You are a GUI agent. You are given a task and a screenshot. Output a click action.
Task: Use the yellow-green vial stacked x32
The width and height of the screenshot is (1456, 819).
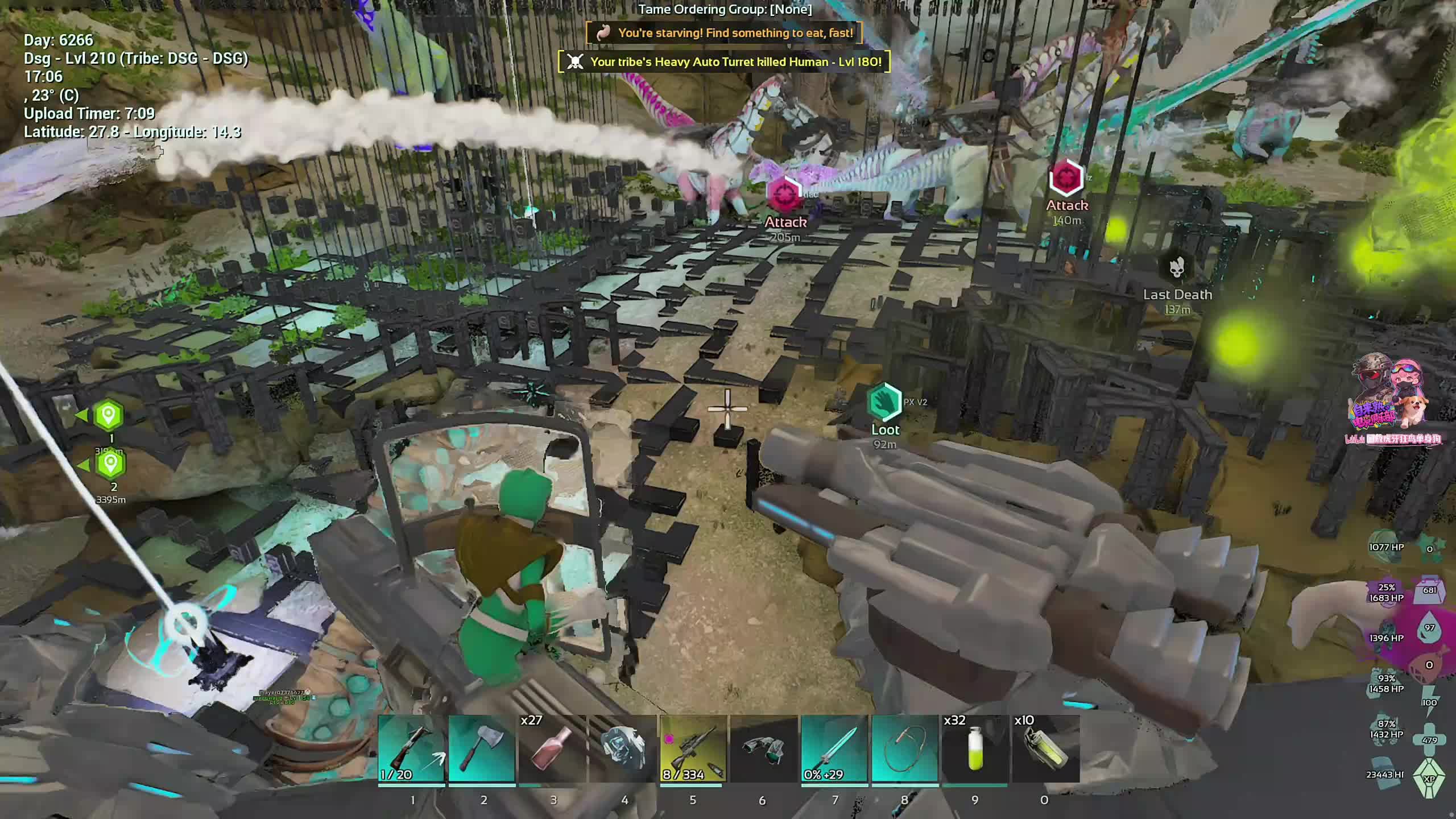click(x=975, y=748)
